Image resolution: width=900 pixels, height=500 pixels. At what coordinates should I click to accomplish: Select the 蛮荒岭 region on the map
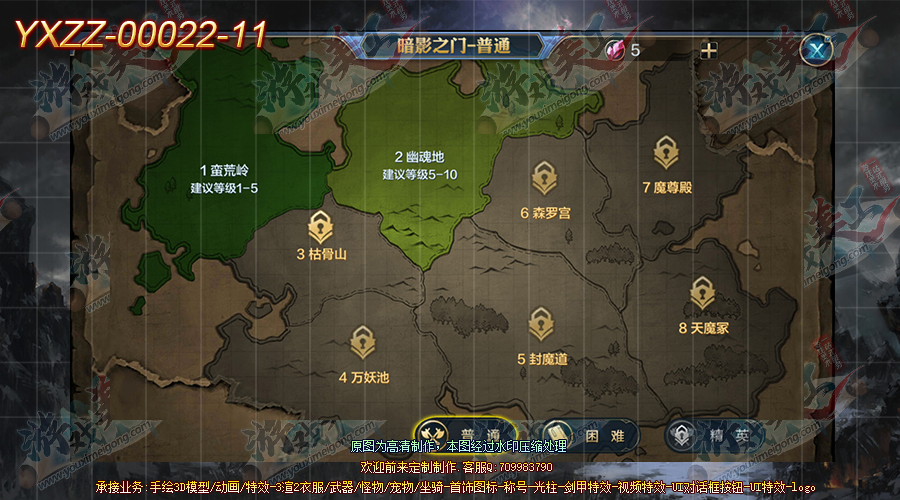coord(229,177)
